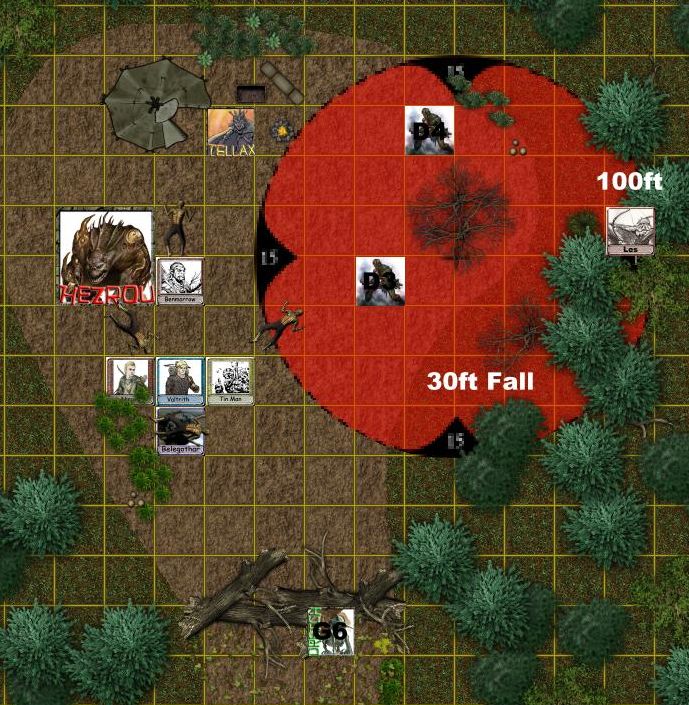The height and width of the screenshot is (705, 689).
Task: Click the D4 enemy token
Action: [430, 131]
